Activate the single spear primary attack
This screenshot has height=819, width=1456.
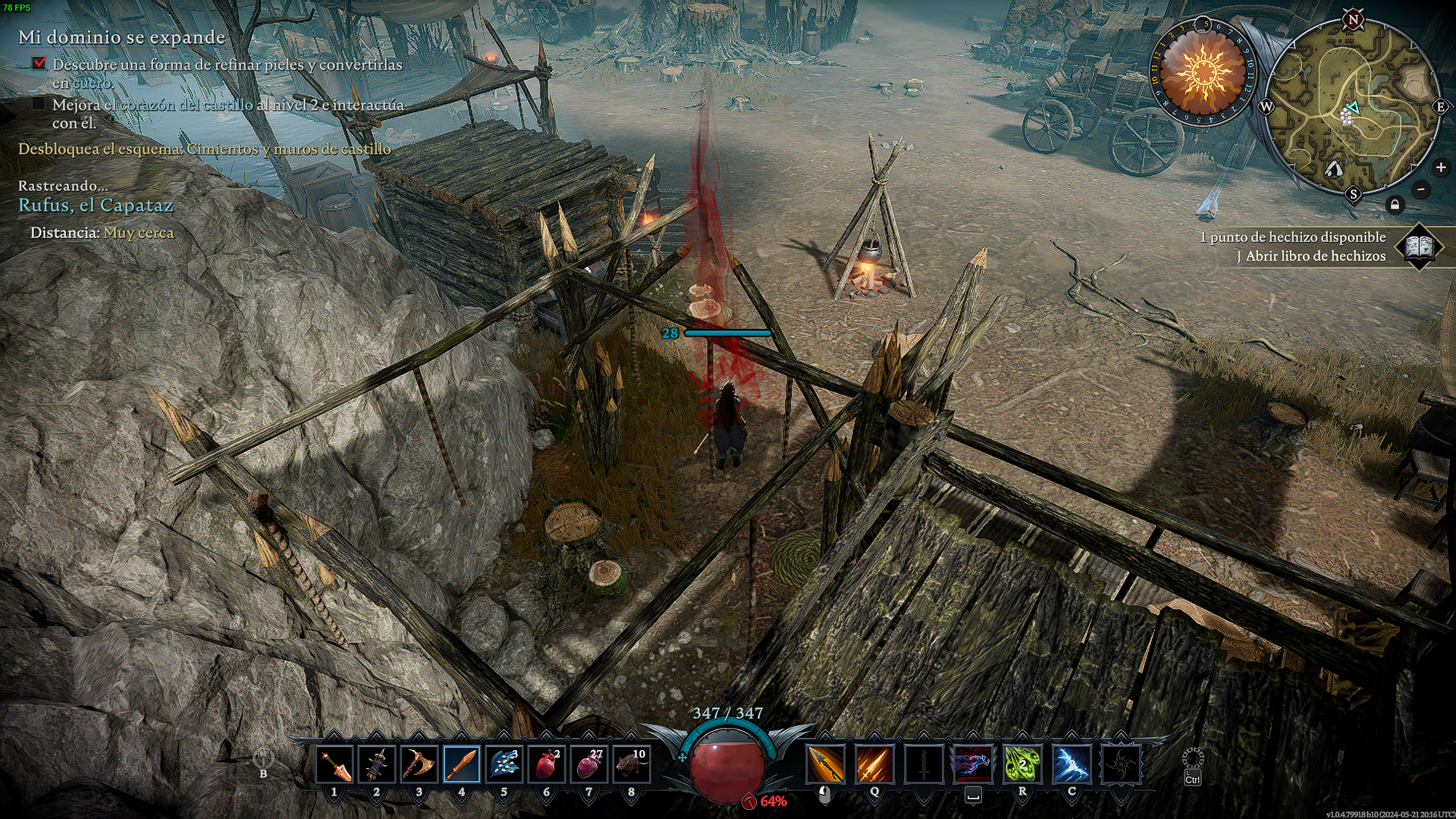(x=825, y=764)
